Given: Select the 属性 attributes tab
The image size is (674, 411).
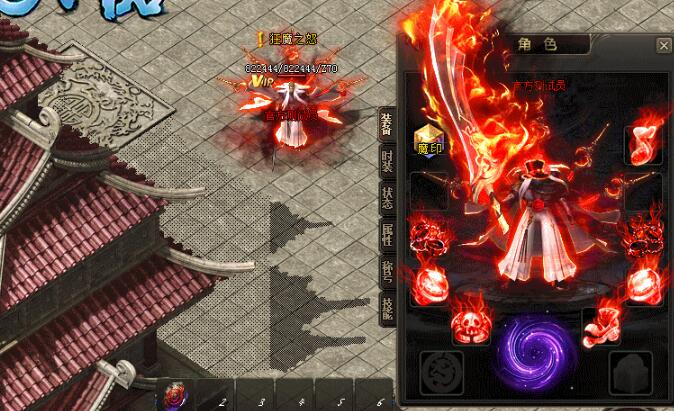Looking at the screenshot, I should (386, 235).
